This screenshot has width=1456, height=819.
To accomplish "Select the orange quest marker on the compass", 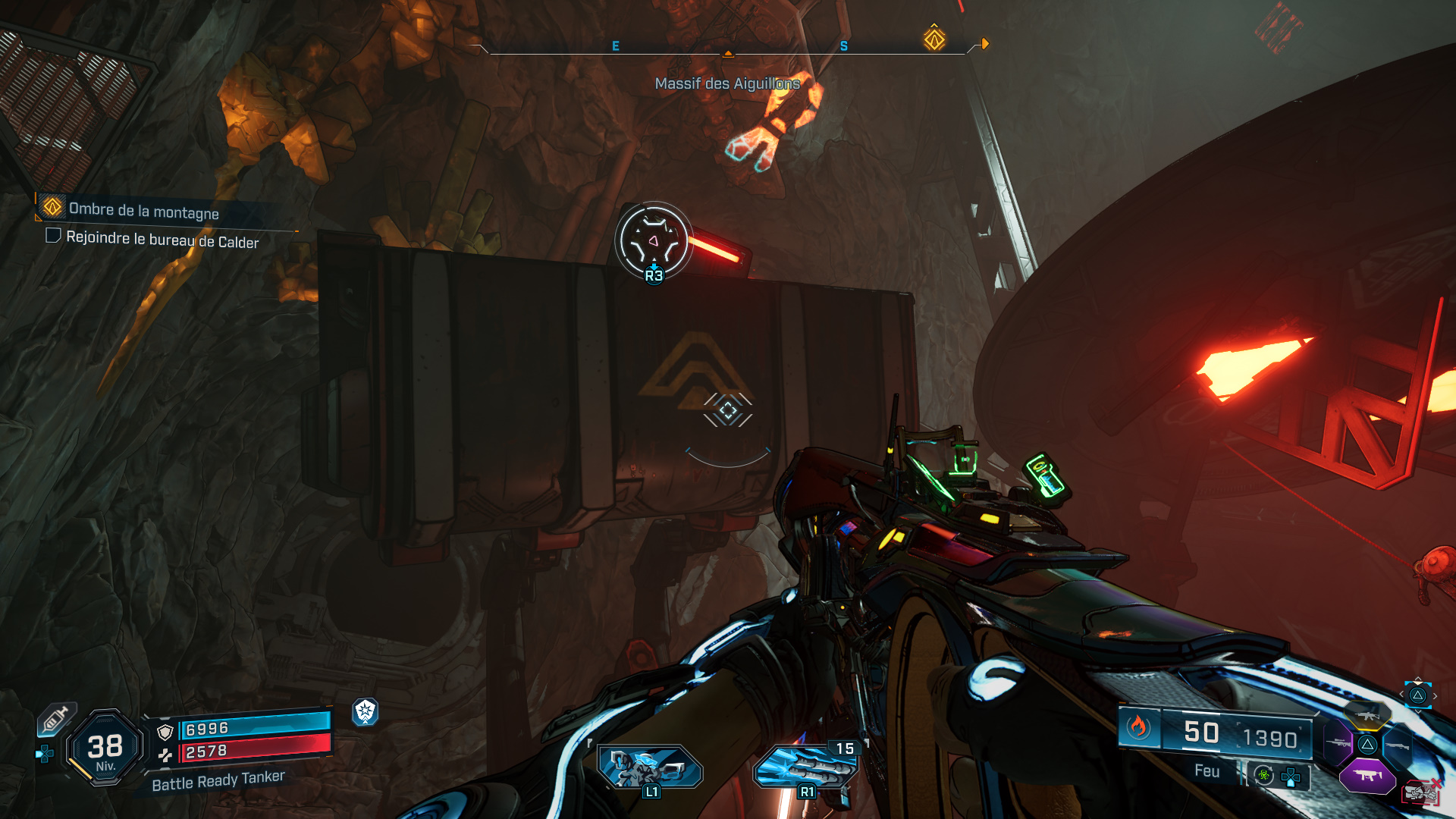I will click(x=934, y=39).
